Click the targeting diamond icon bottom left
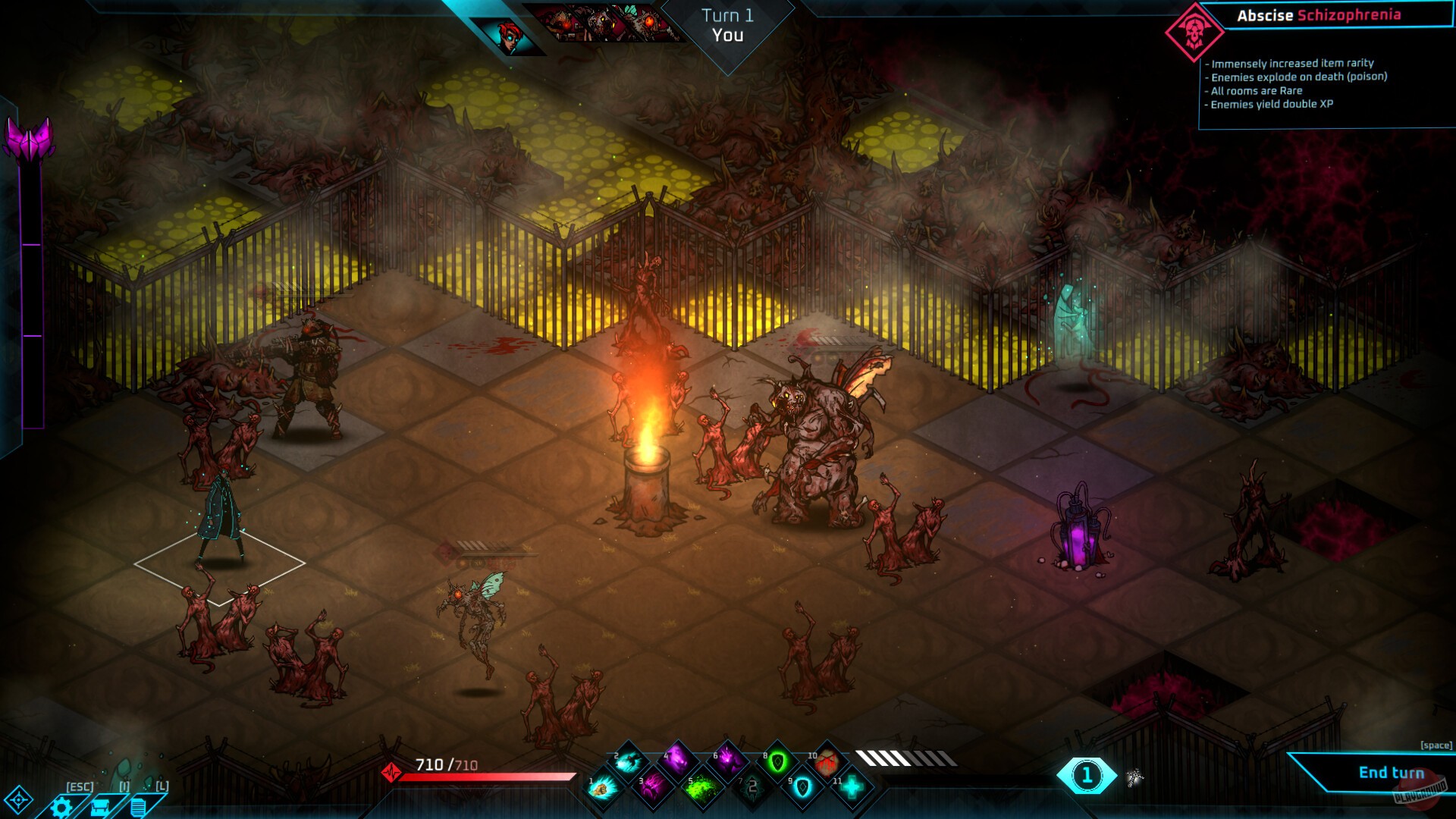Image resolution: width=1456 pixels, height=819 pixels. [x=19, y=800]
